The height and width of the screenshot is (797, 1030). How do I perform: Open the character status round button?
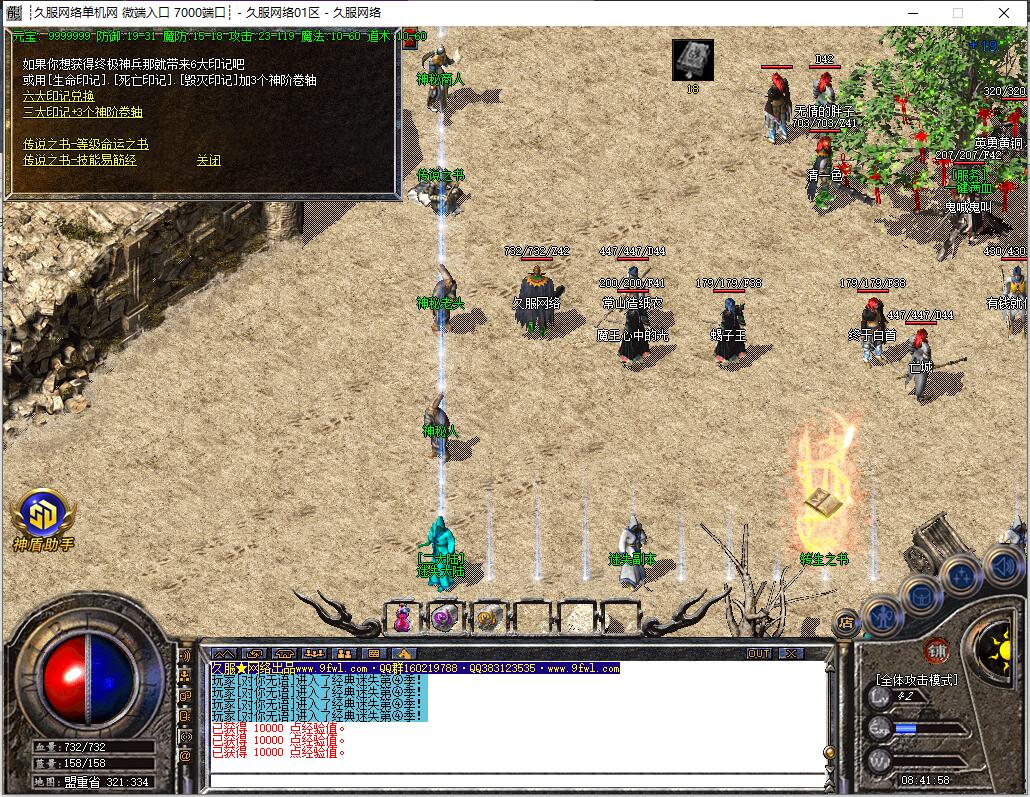(883, 613)
